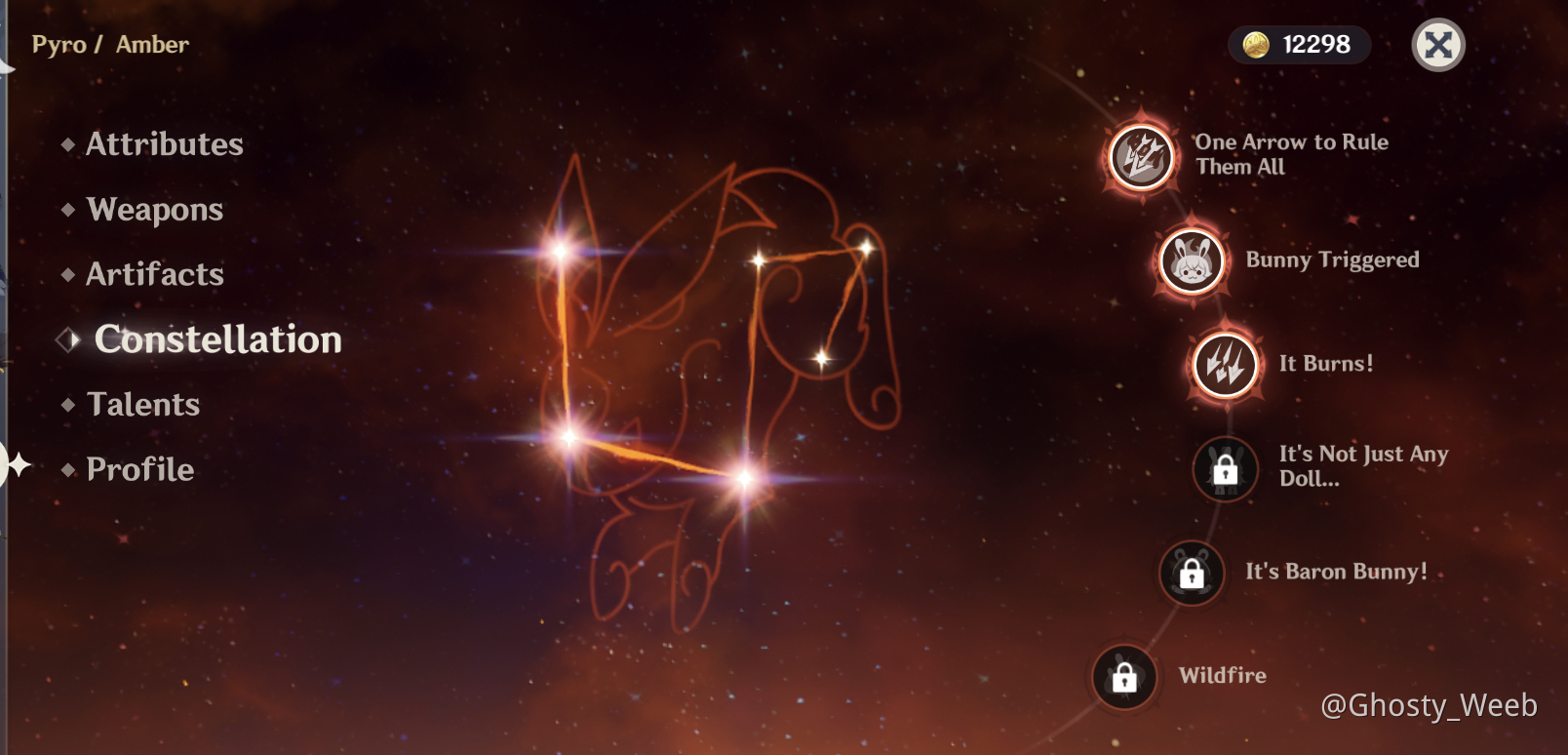Open the Constellation menu entry
Screen dimensions: 1568x755
[217, 339]
